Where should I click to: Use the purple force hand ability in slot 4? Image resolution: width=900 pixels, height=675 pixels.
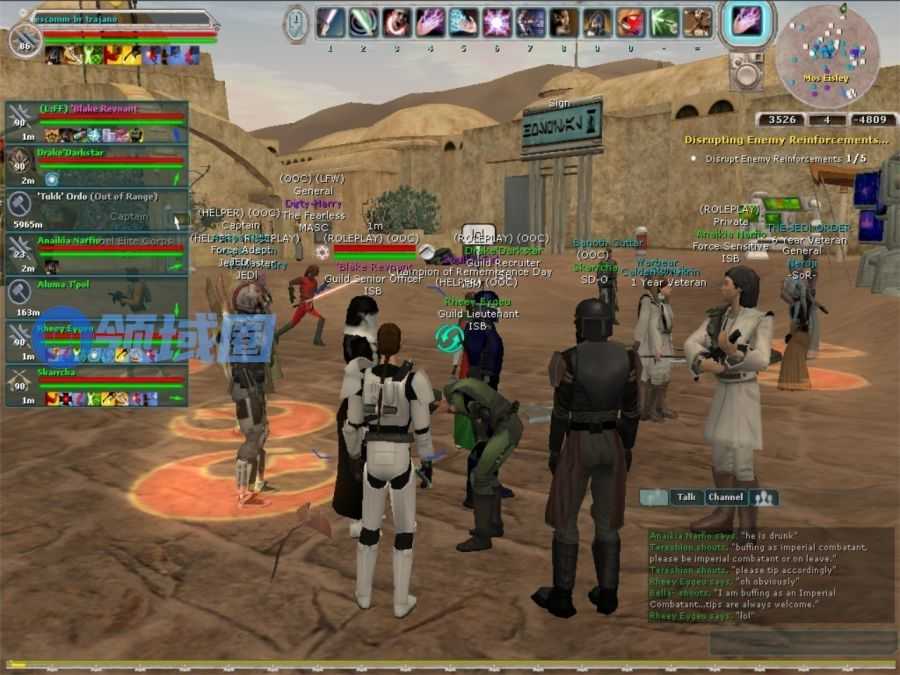(x=430, y=22)
